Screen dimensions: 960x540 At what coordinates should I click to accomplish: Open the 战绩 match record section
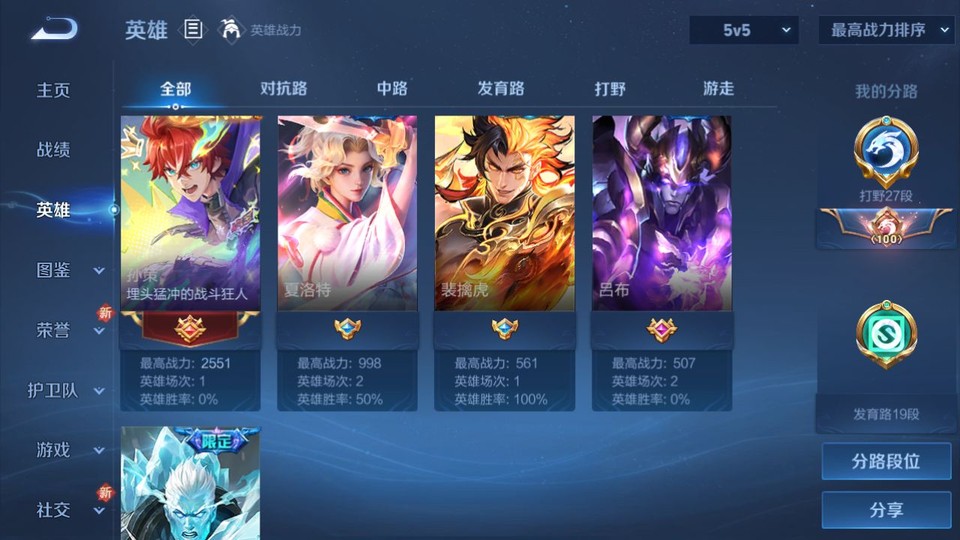click(x=54, y=150)
